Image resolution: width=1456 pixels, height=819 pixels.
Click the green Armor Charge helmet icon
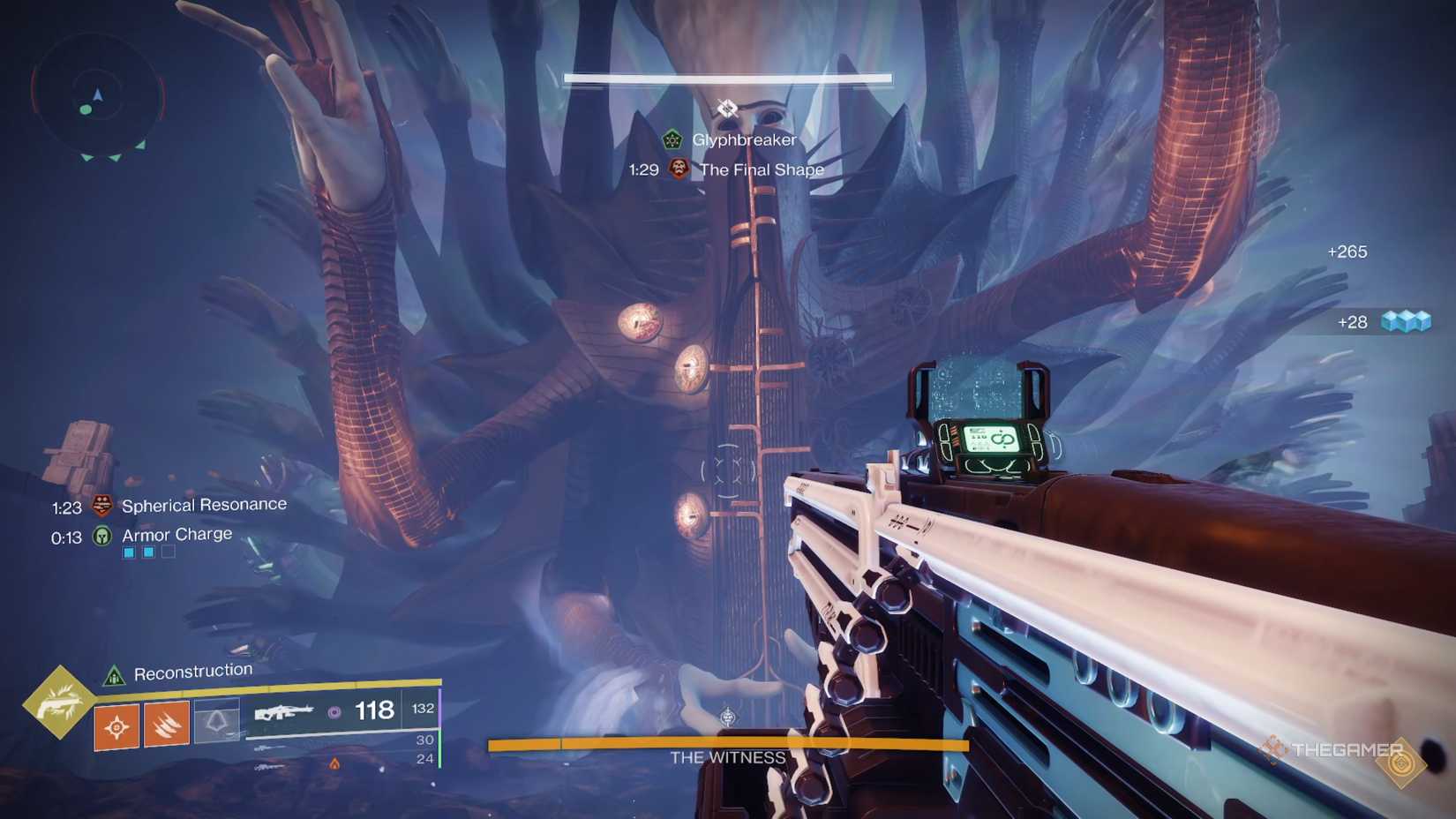coord(102,537)
